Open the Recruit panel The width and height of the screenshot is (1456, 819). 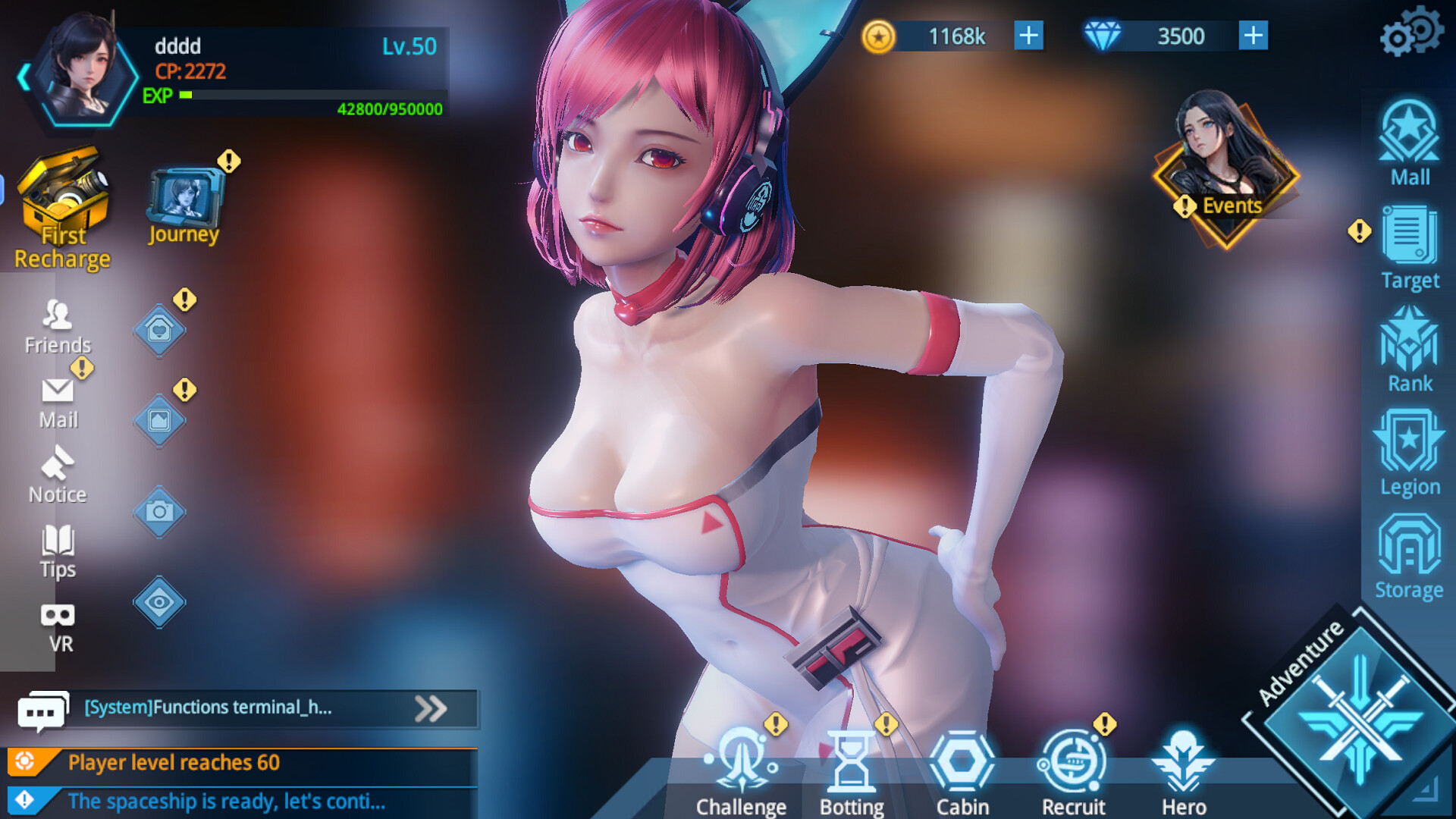1072,766
